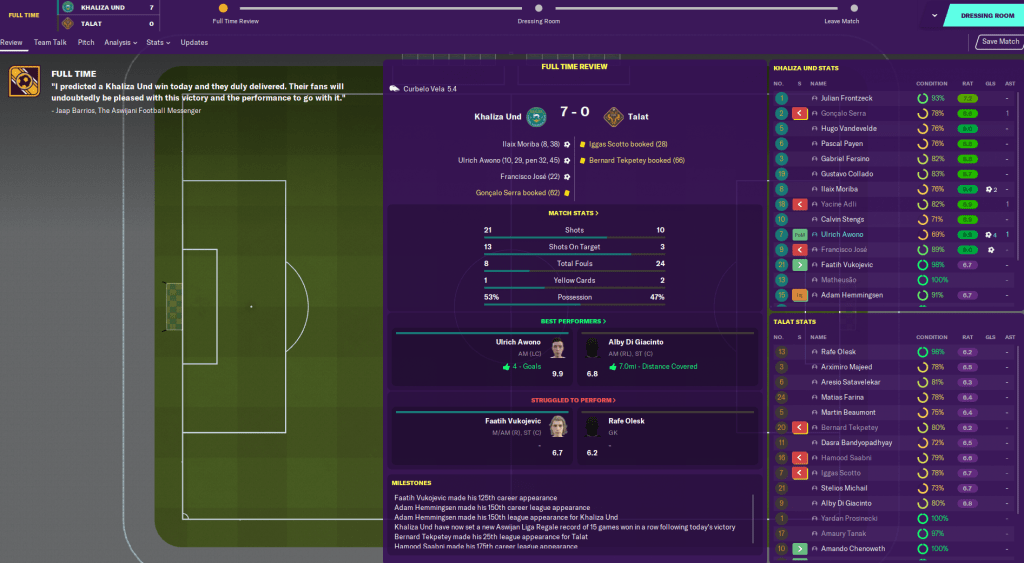Open the Best Performers link
This screenshot has width=1024, height=563.
pos(573,321)
